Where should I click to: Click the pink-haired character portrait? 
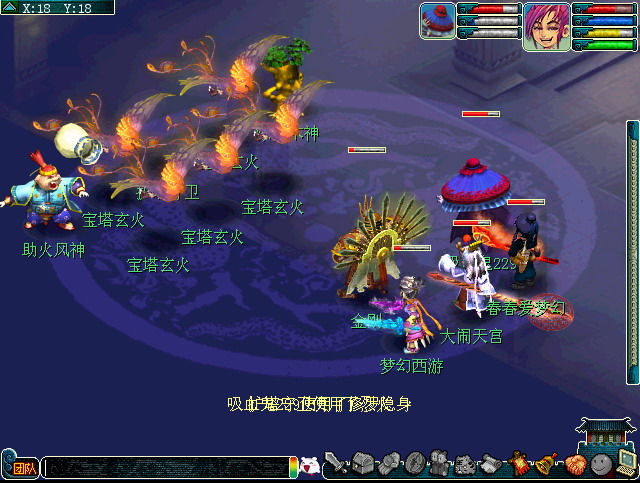pyautogui.click(x=546, y=26)
